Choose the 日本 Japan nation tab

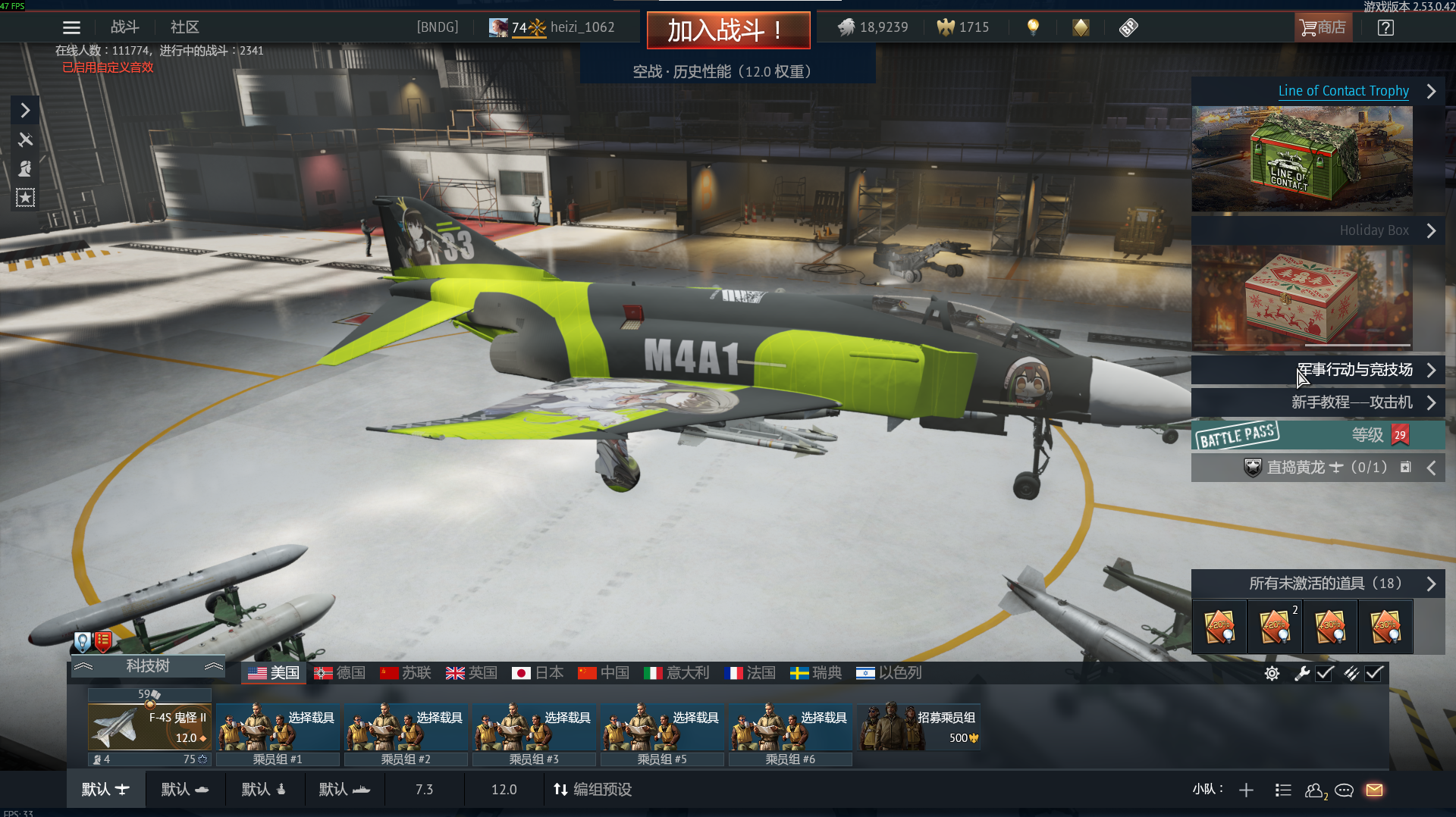point(538,673)
